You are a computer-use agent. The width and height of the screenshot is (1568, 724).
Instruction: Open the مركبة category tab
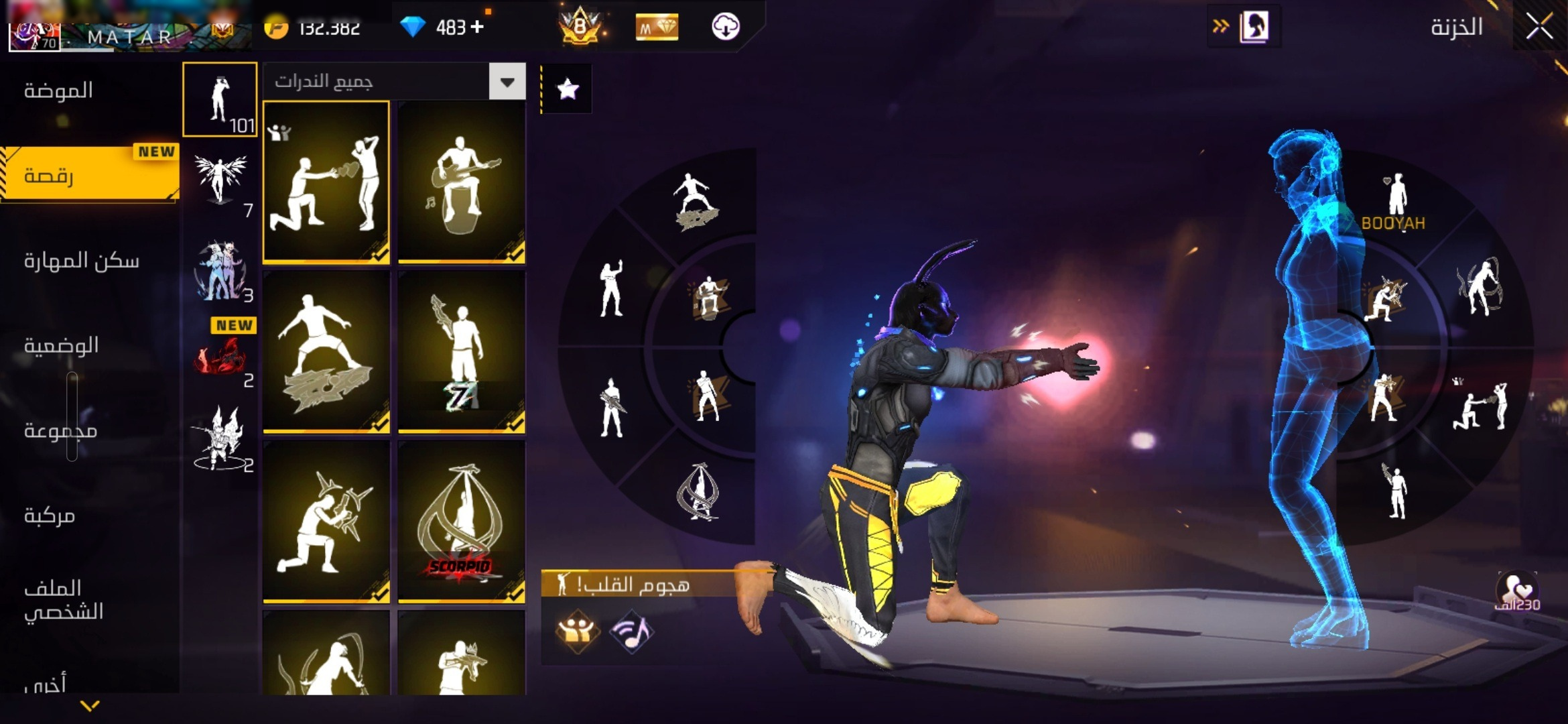click(50, 516)
